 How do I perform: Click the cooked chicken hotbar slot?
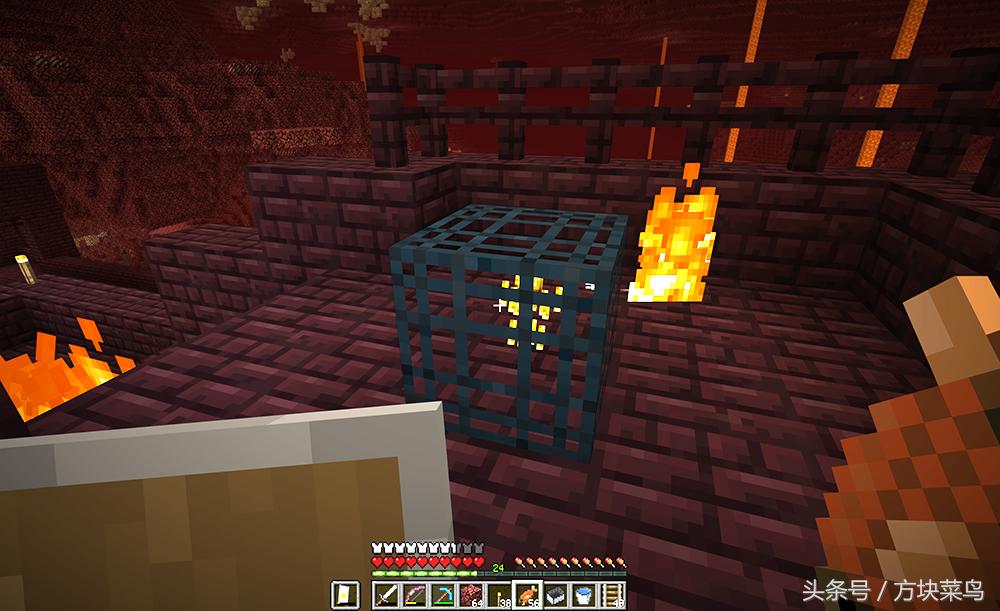[528, 596]
